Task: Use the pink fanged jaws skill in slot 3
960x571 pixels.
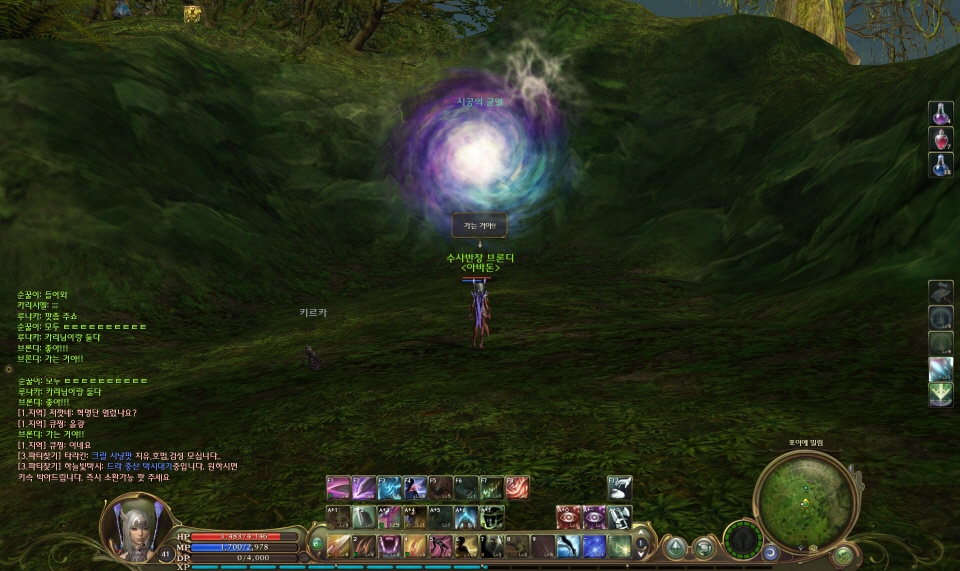Action: (389, 546)
